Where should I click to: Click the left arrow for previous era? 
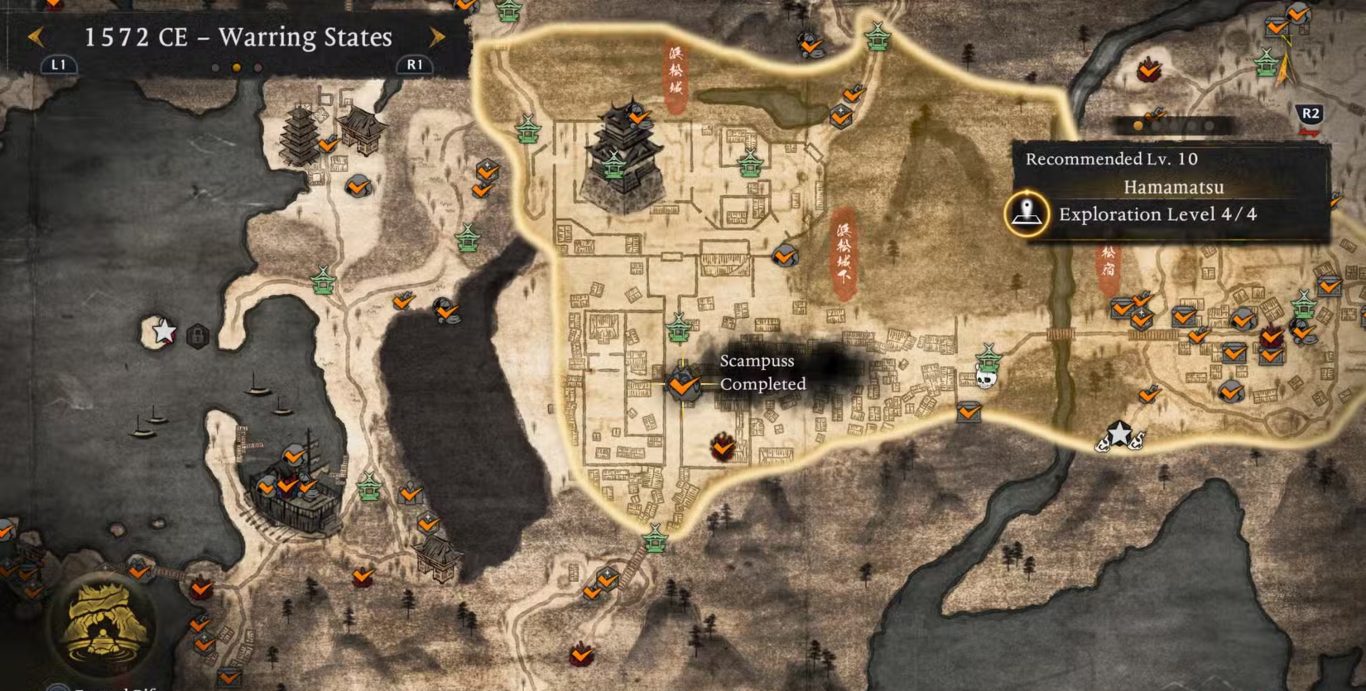point(36,38)
